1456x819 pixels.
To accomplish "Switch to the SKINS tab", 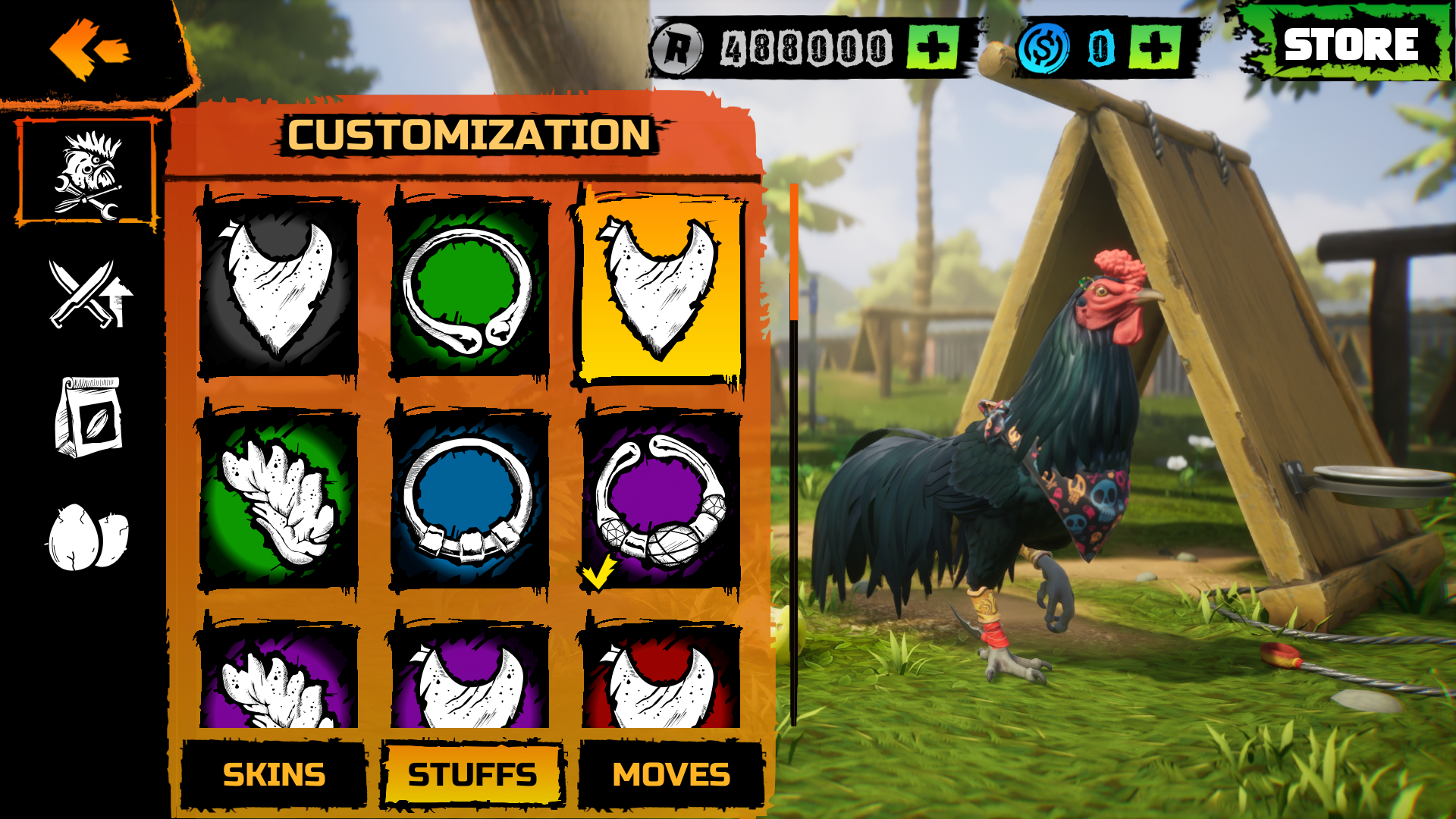I will [x=275, y=775].
